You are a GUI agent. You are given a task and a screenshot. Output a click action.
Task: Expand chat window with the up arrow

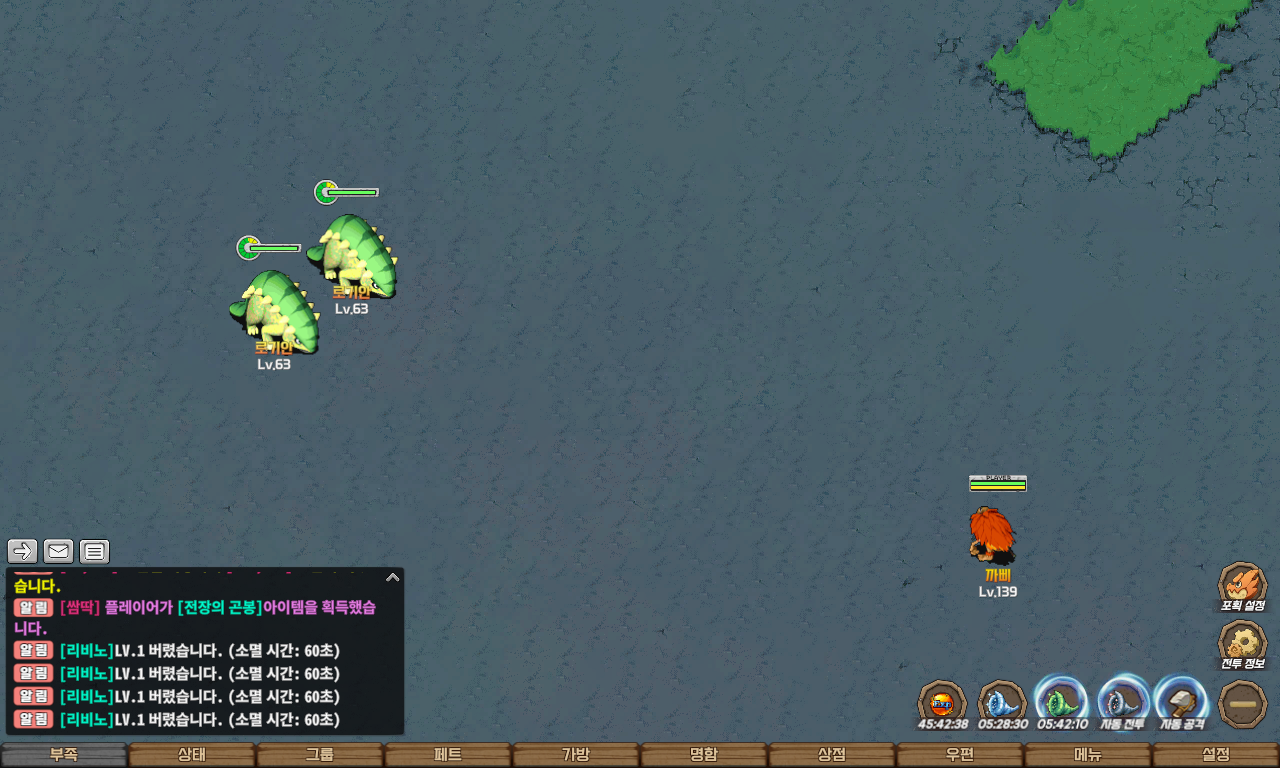393,577
